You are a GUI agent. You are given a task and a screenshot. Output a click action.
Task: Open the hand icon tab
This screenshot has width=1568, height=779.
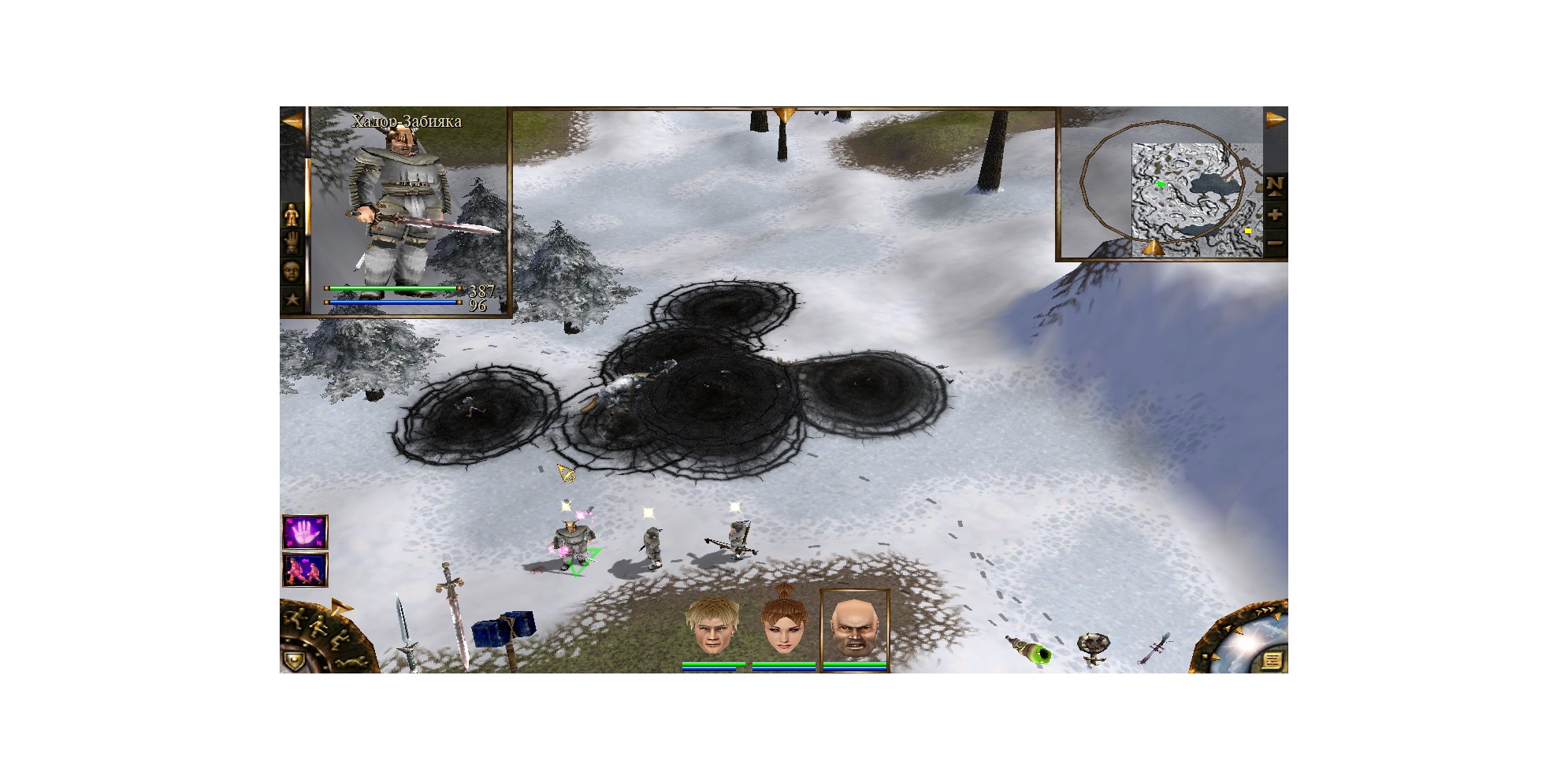[x=292, y=242]
